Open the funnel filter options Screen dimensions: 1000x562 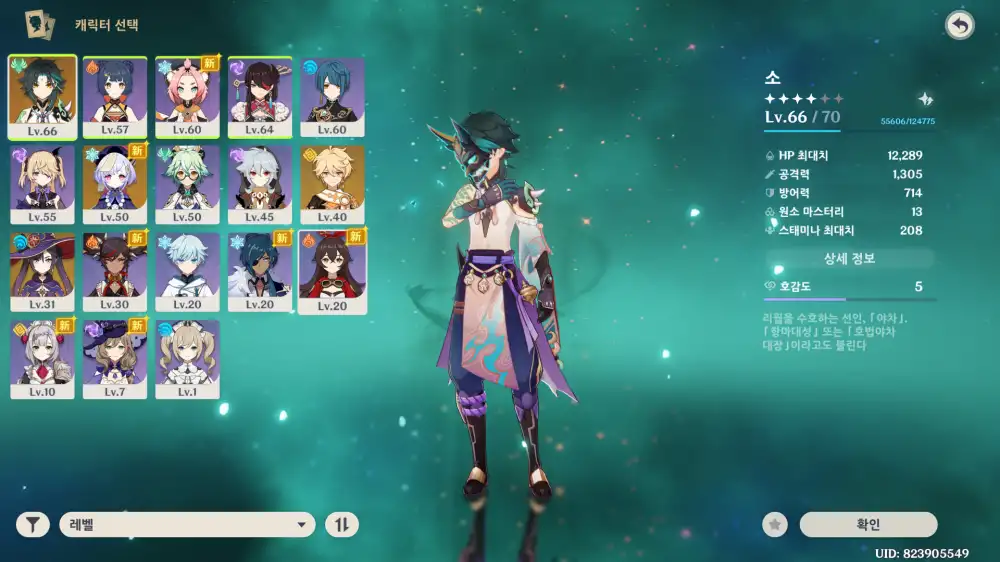point(33,525)
